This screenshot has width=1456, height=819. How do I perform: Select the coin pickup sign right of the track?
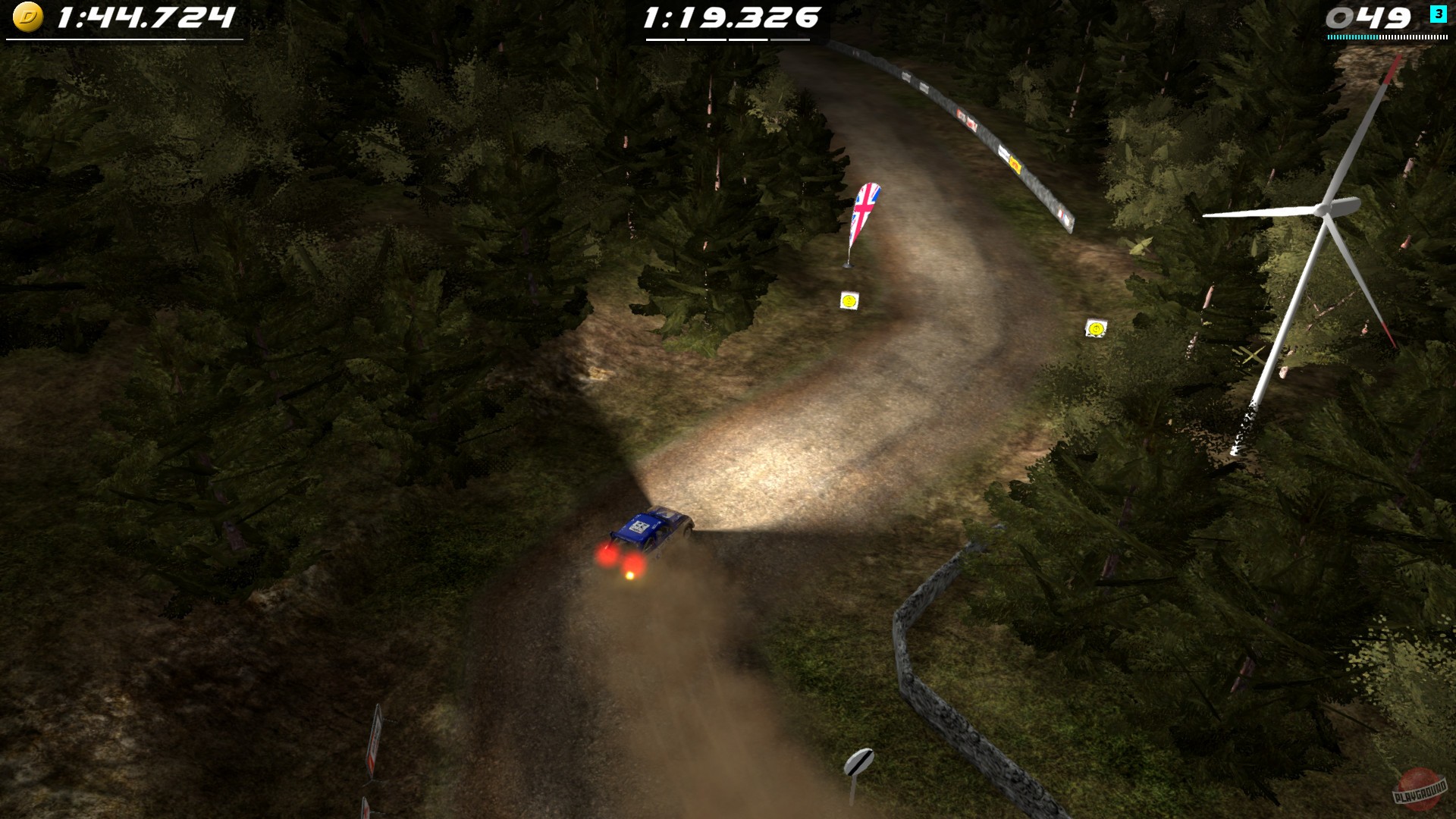point(1097,328)
